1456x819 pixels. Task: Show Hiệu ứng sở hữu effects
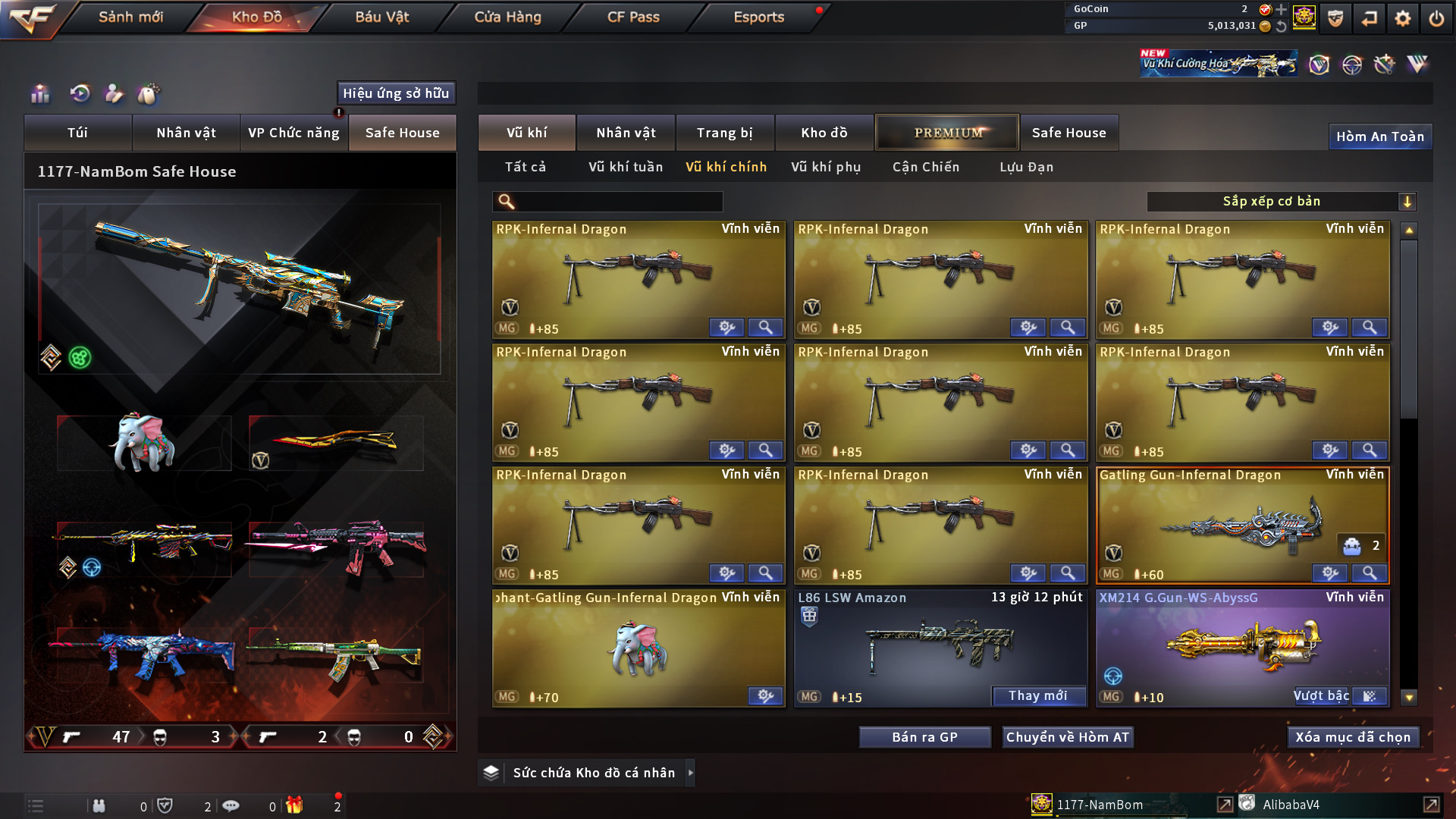(396, 93)
